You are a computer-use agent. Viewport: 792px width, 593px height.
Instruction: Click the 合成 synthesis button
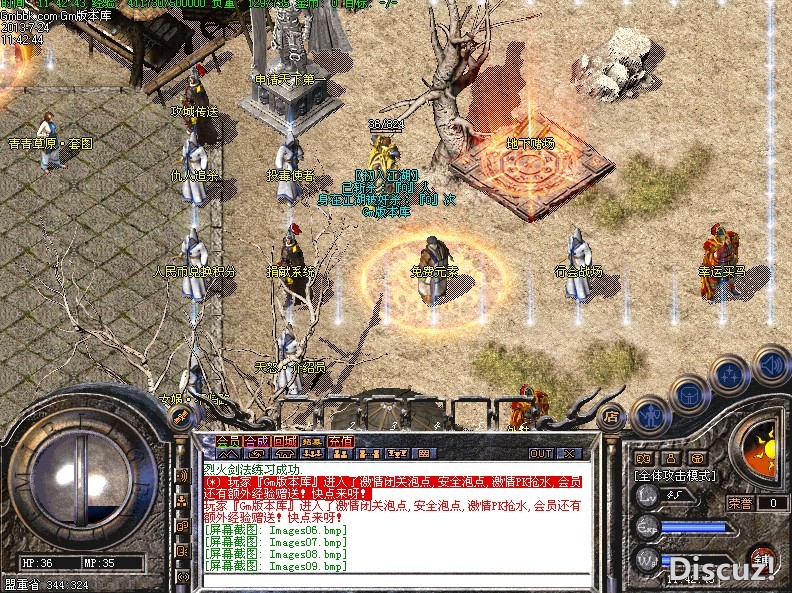(256, 441)
